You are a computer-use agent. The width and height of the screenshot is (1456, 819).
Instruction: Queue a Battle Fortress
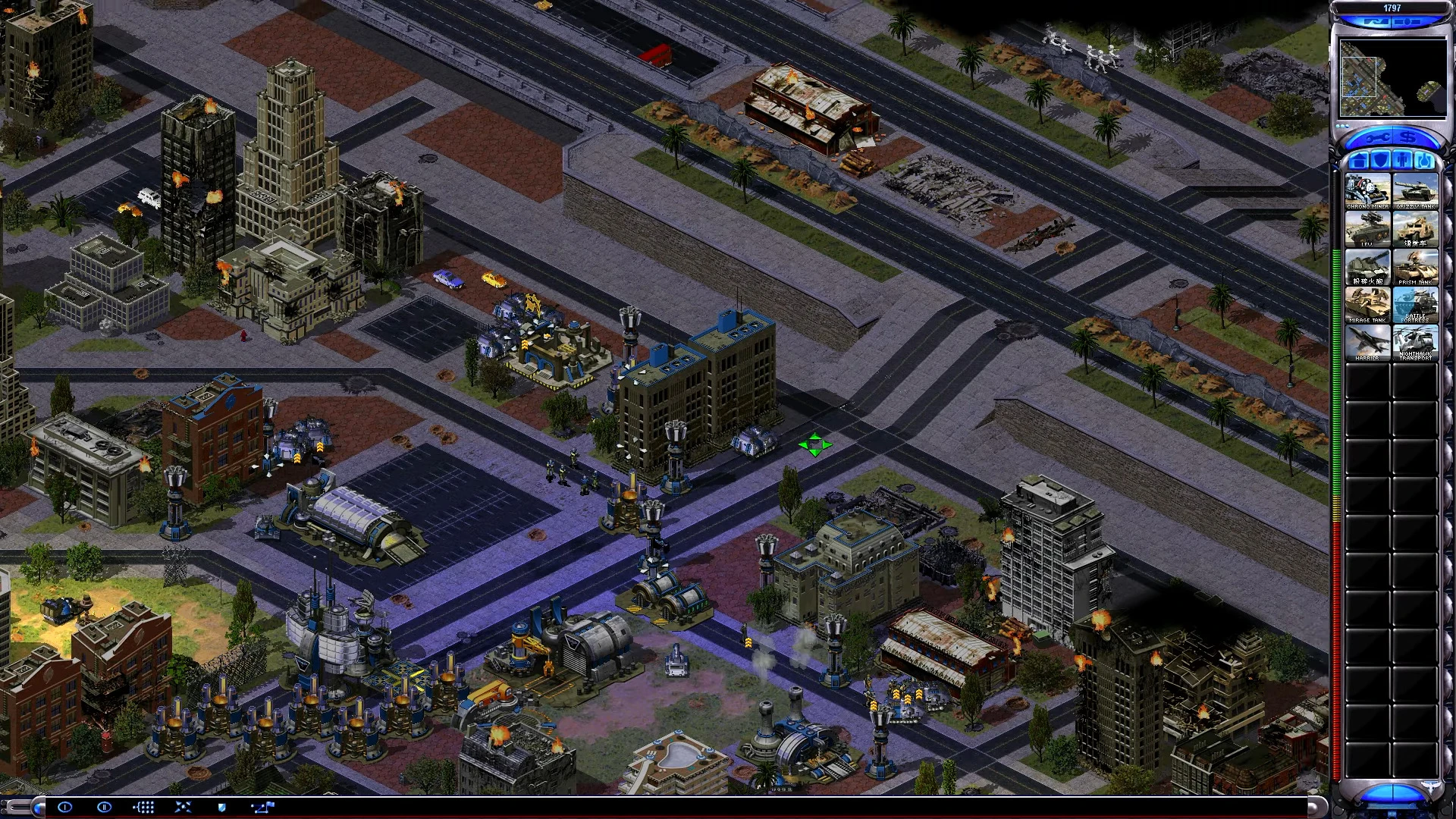[x=1415, y=306]
